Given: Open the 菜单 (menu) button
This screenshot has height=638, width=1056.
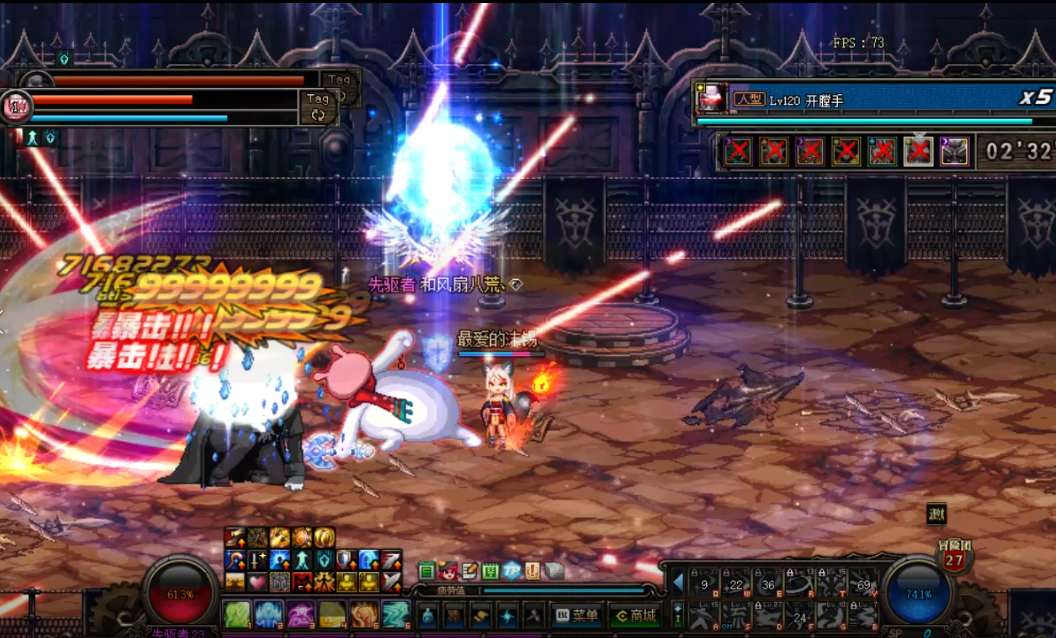Looking at the screenshot, I should click(x=576, y=615).
